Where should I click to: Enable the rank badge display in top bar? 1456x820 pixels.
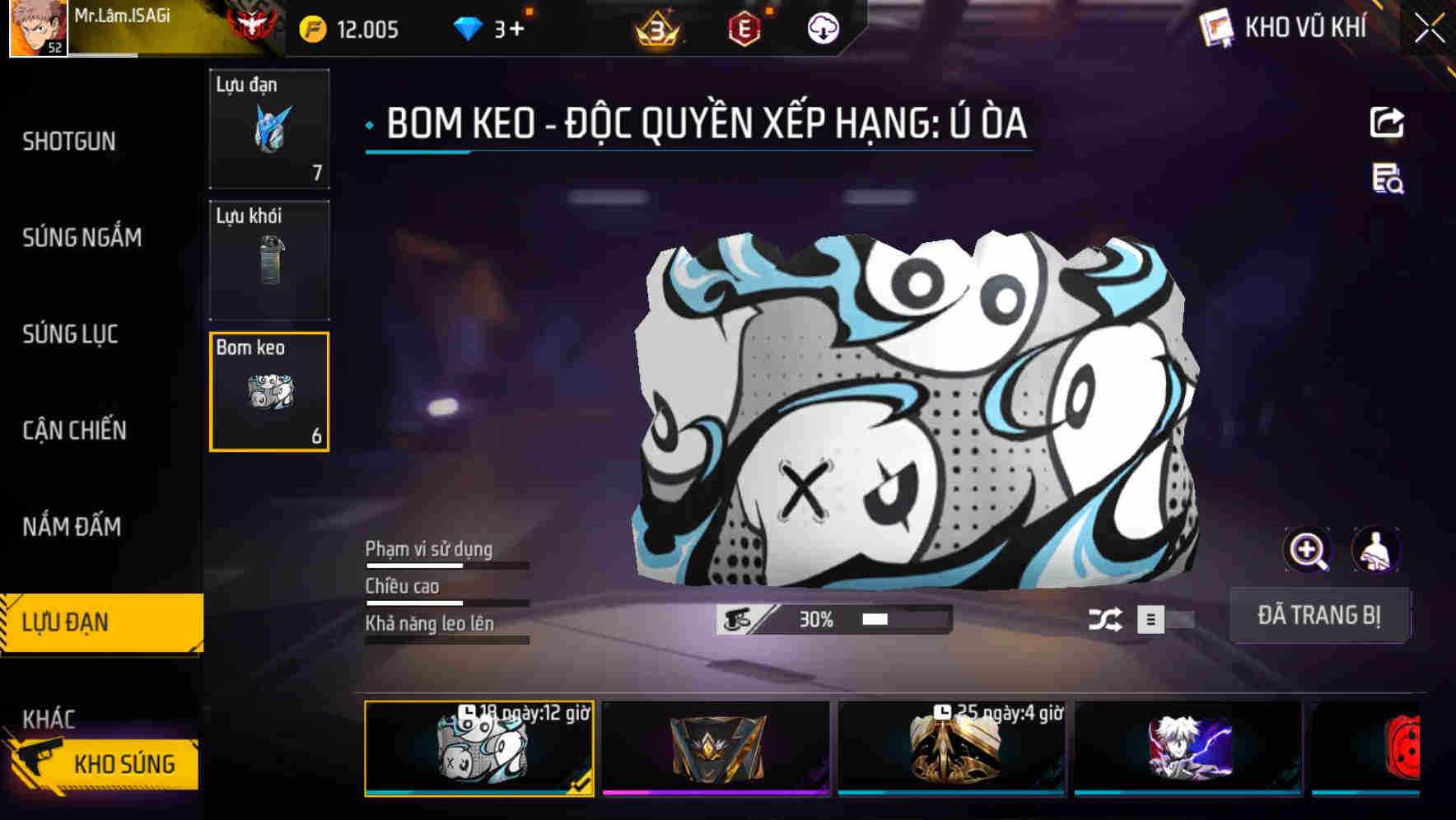[658, 30]
